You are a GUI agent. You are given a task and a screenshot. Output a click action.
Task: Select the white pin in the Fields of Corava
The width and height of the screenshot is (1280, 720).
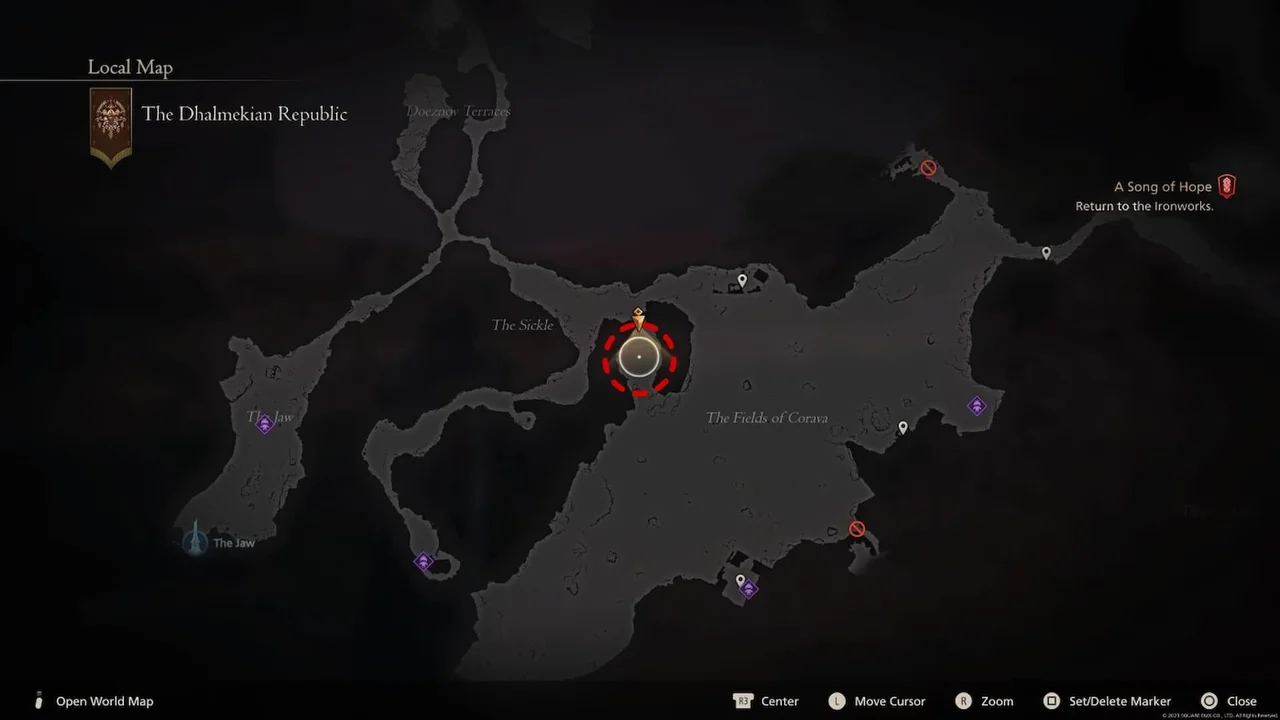pyautogui.click(x=903, y=427)
